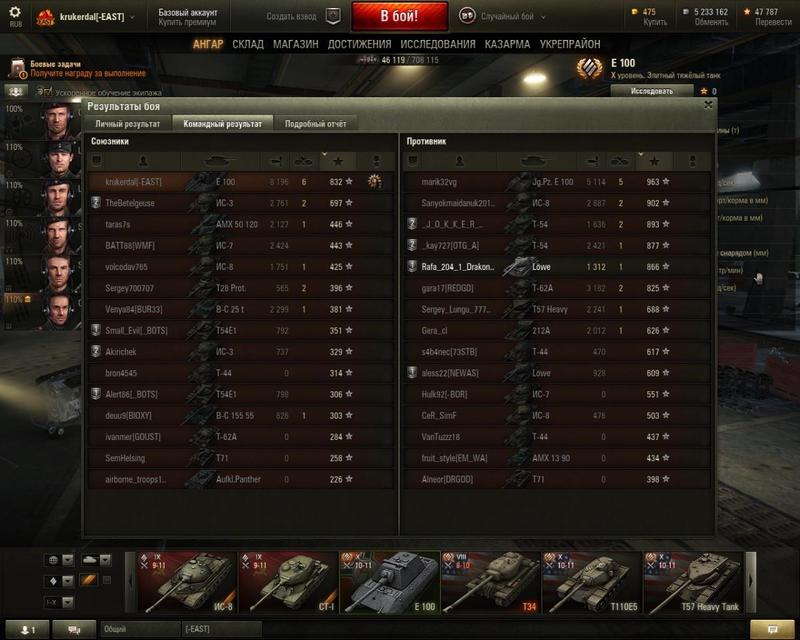Viewport: 800px width, 640px height.
Task: Start battle with the red В бой! button
Action: click(x=399, y=16)
